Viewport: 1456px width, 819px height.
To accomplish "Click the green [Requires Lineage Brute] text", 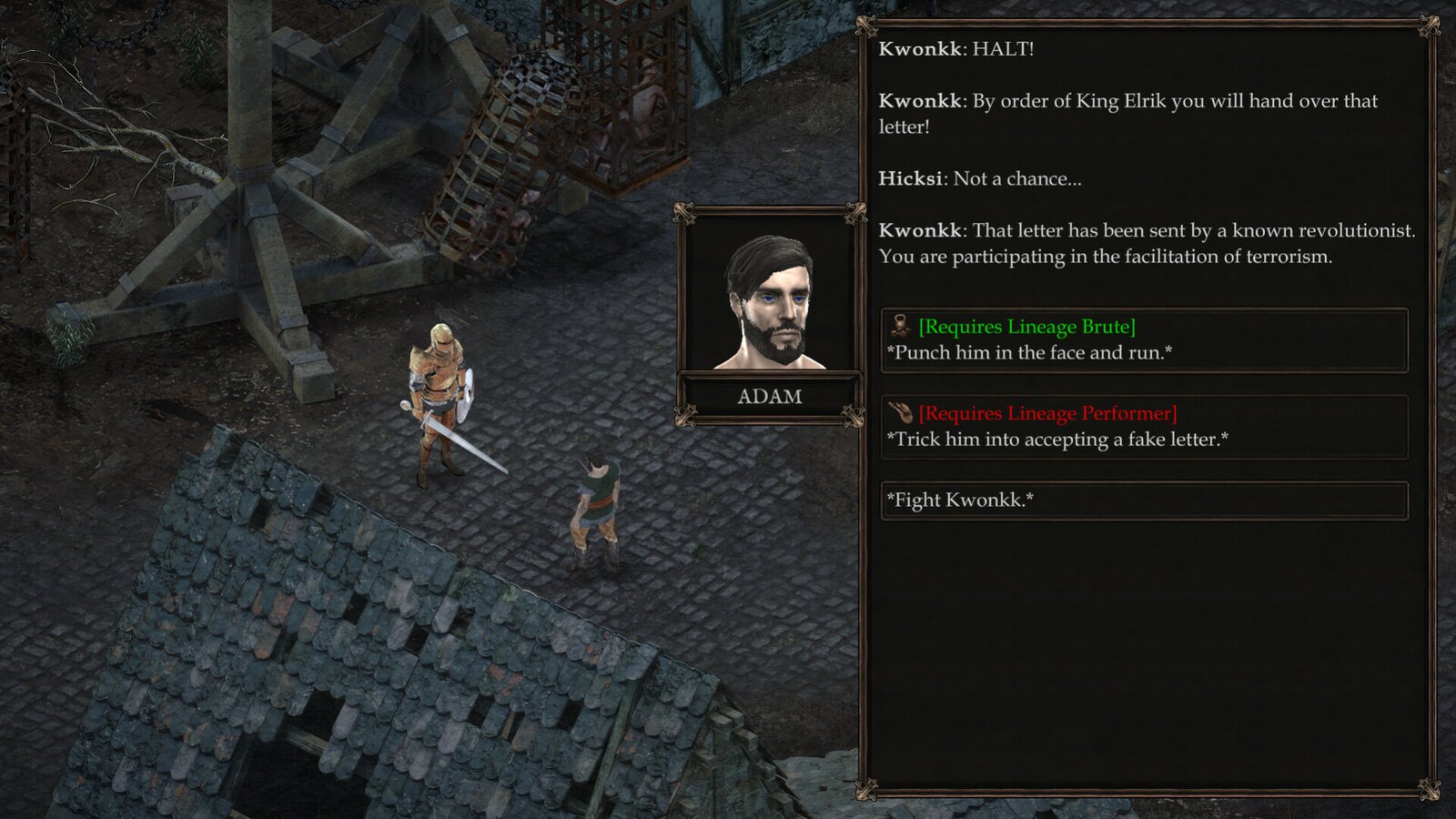I will pos(1026,326).
